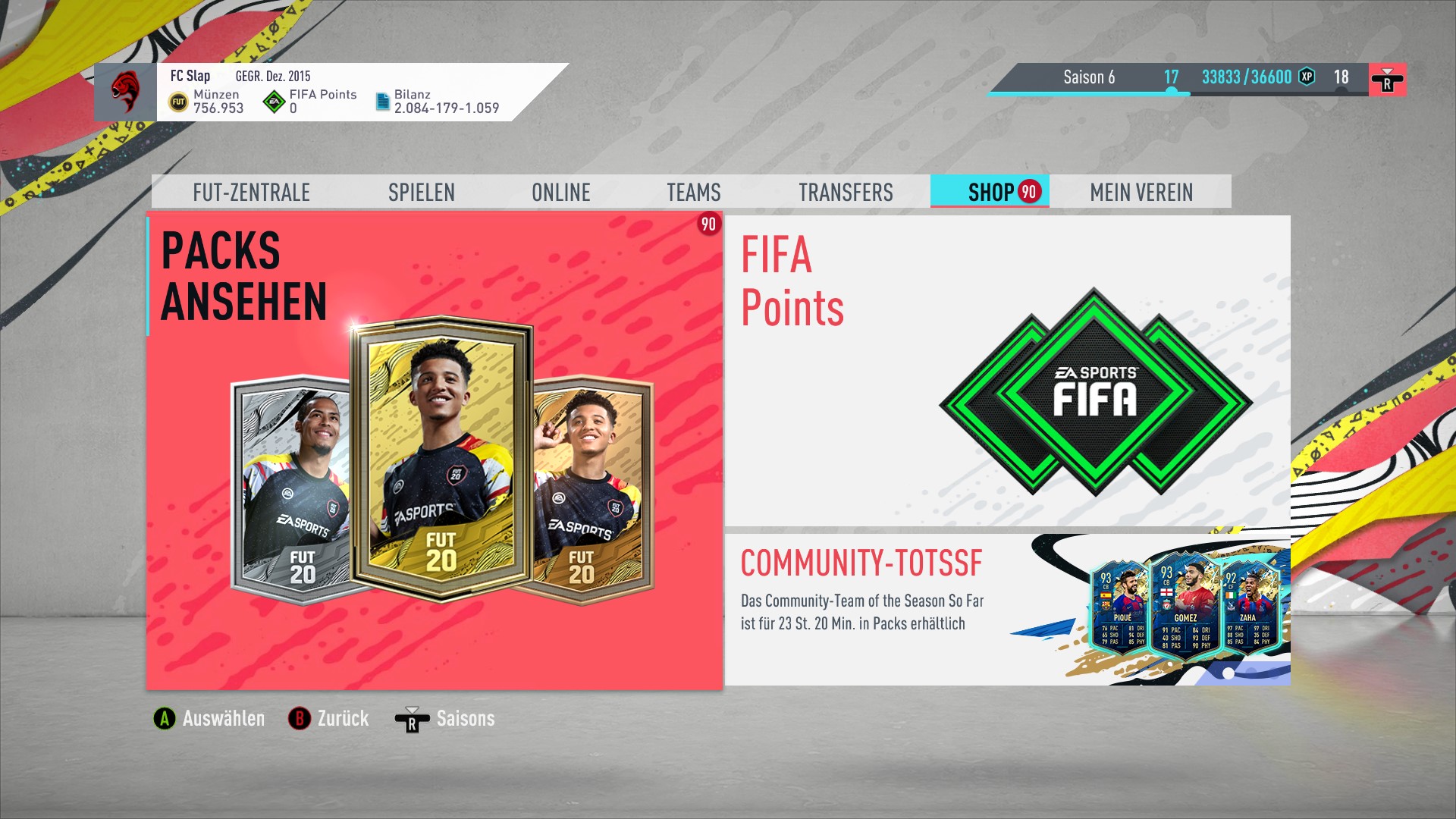The height and width of the screenshot is (819, 1456).
Task: Open the TRANSFERS tab
Action: [846, 193]
